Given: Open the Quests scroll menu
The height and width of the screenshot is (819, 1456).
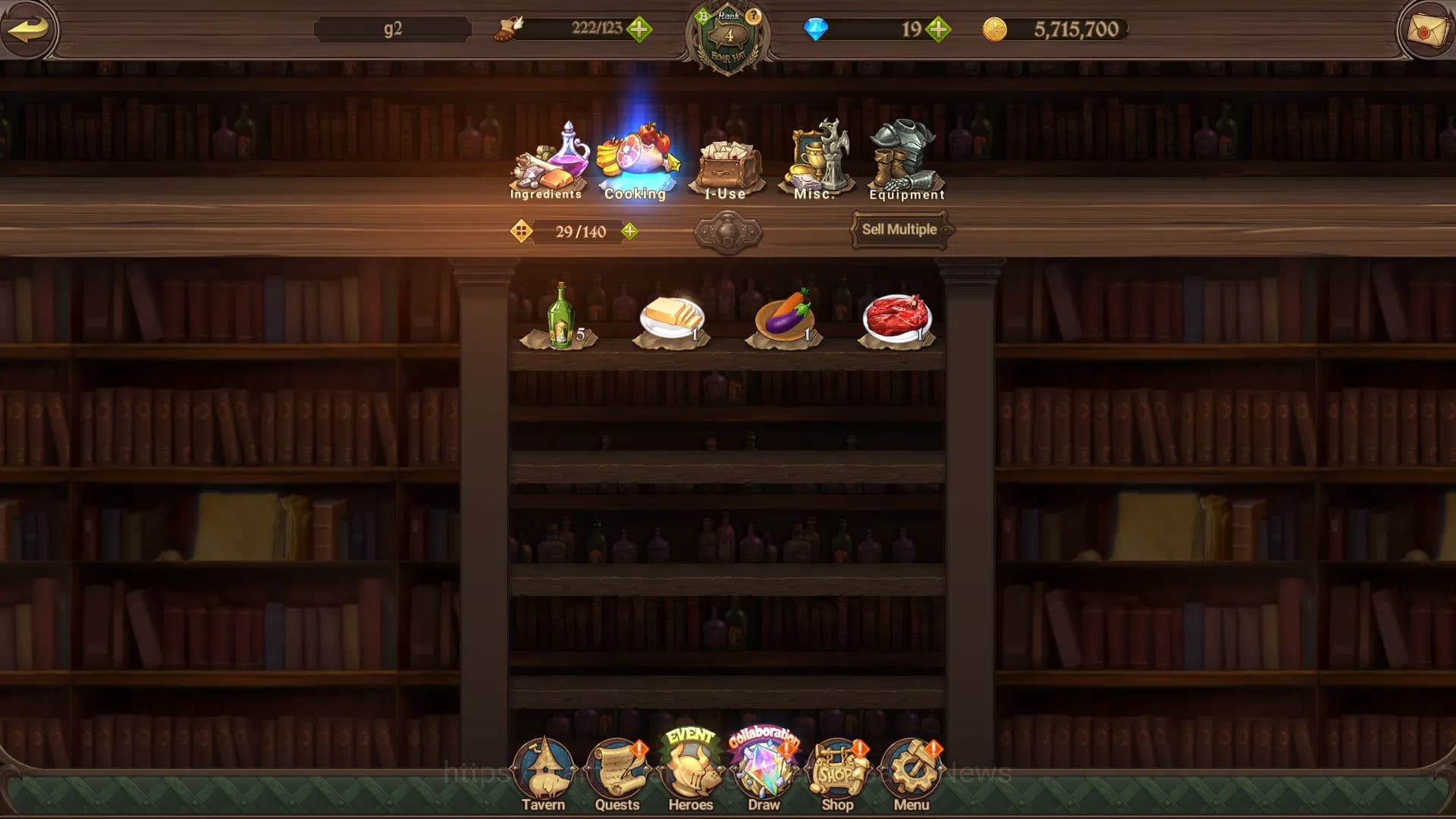Looking at the screenshot, I should 617,775.
